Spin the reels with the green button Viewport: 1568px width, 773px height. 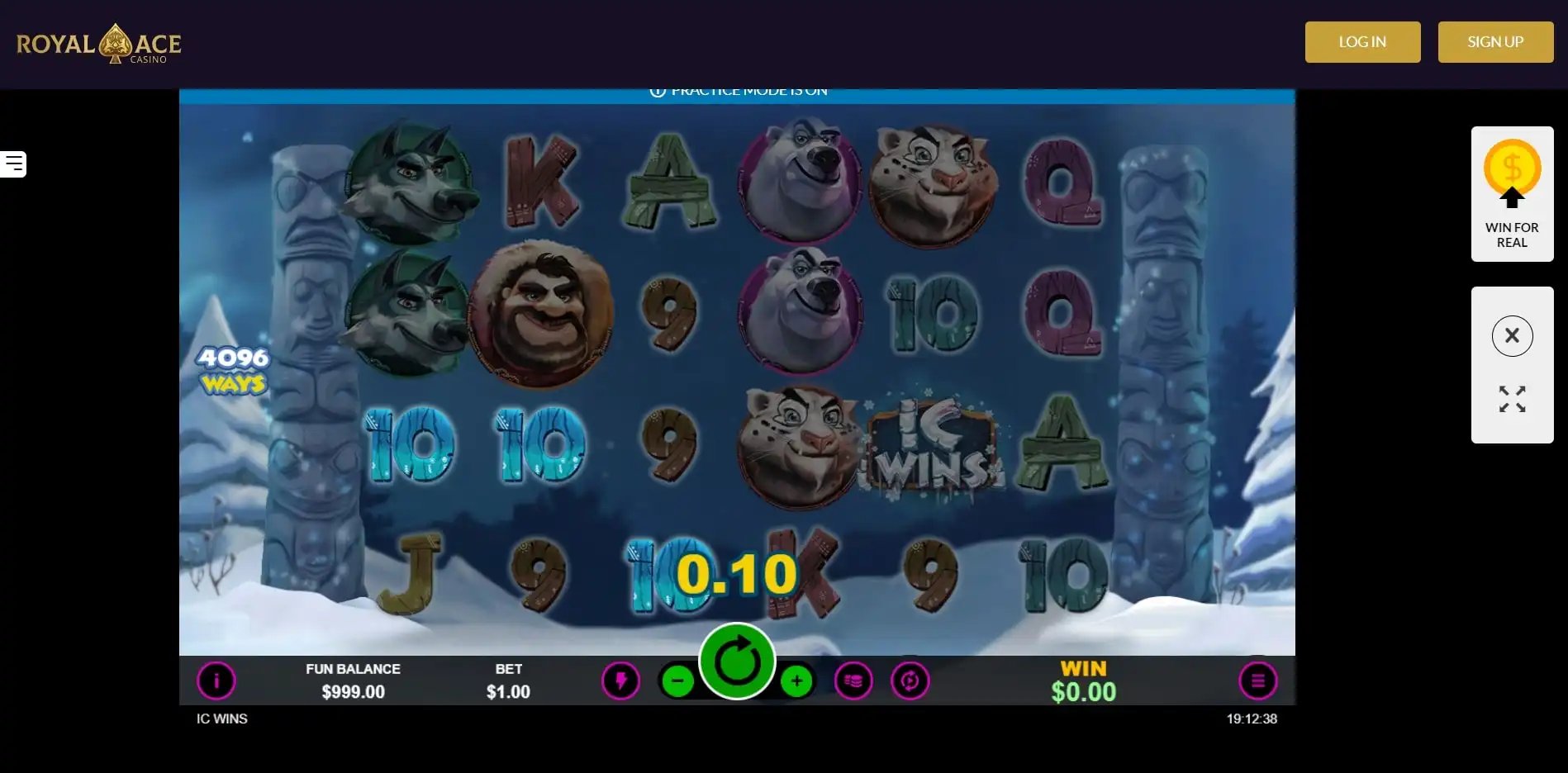point(737,662)
